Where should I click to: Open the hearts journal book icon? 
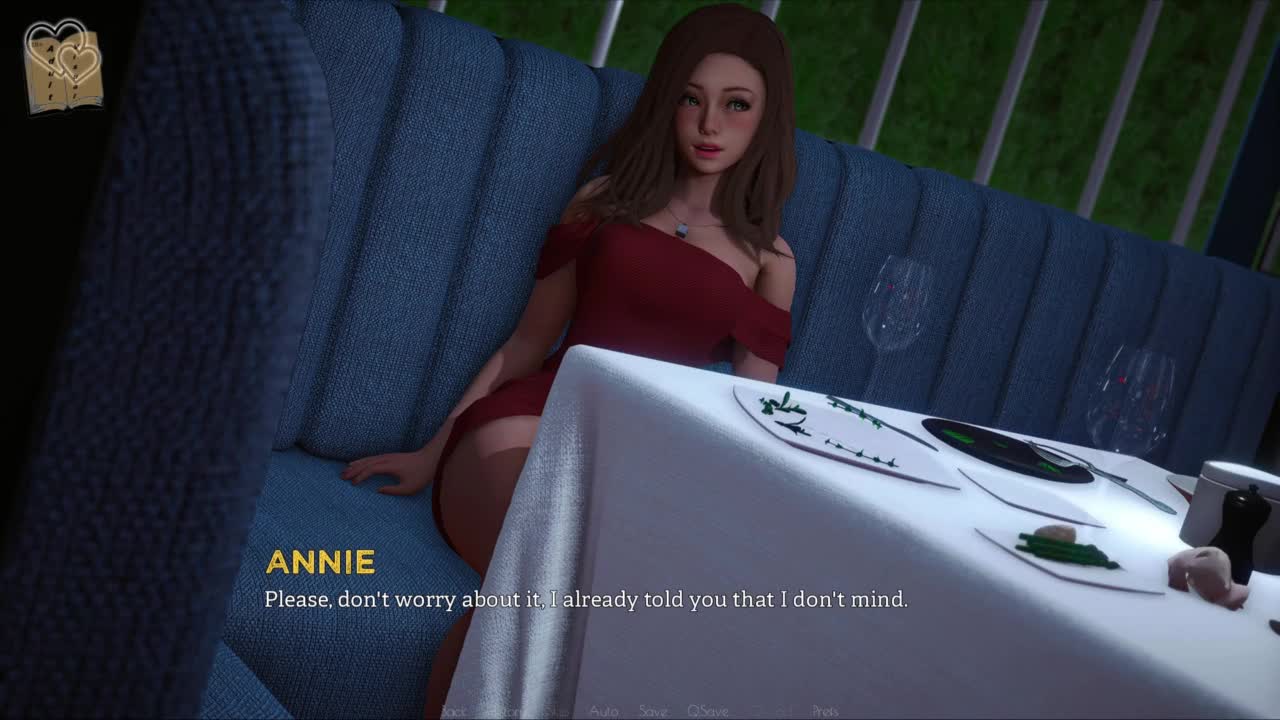tap(63, 68)
